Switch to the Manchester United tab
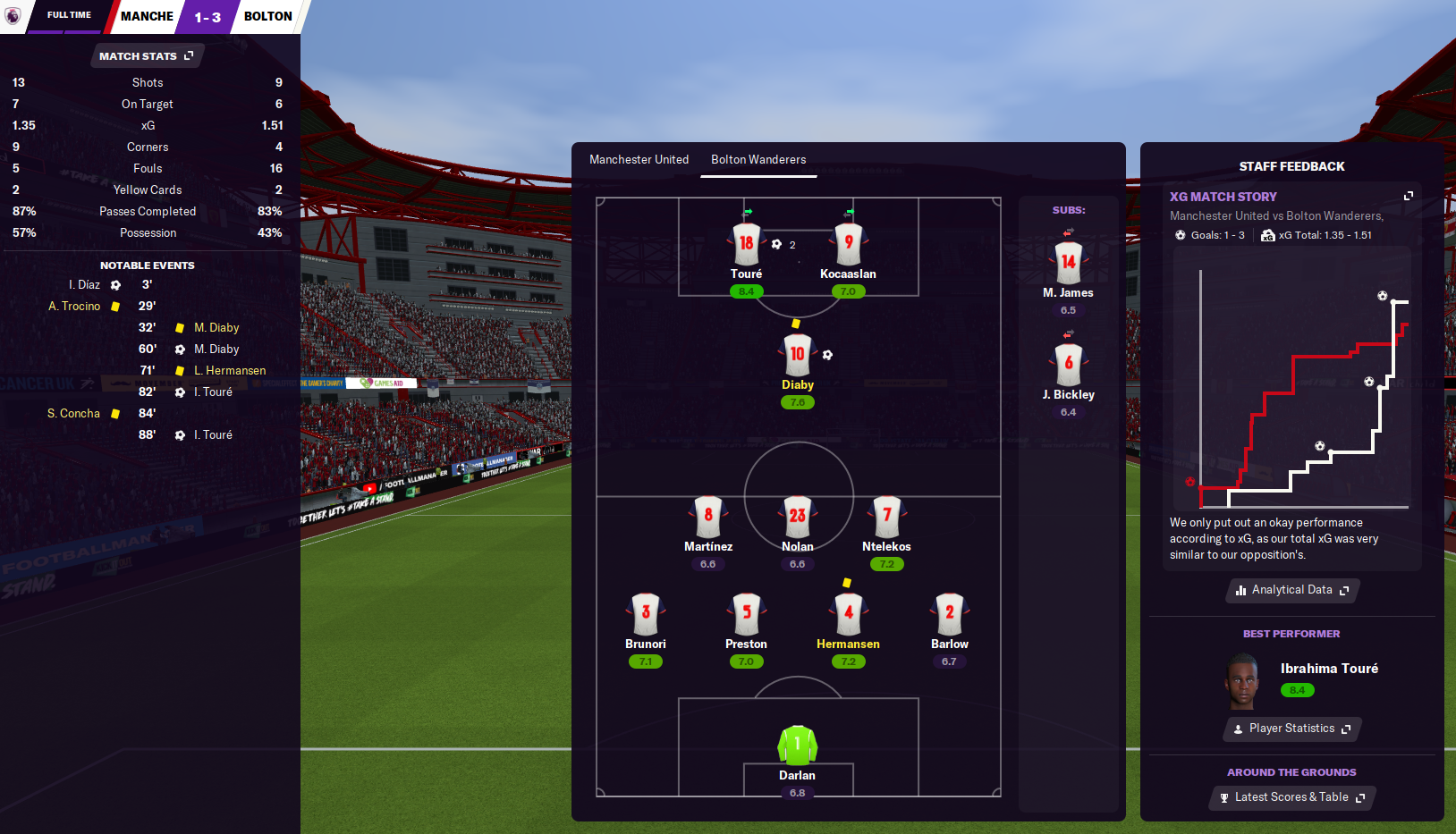This screenshot has width=1456, height=834. (639, 160)
